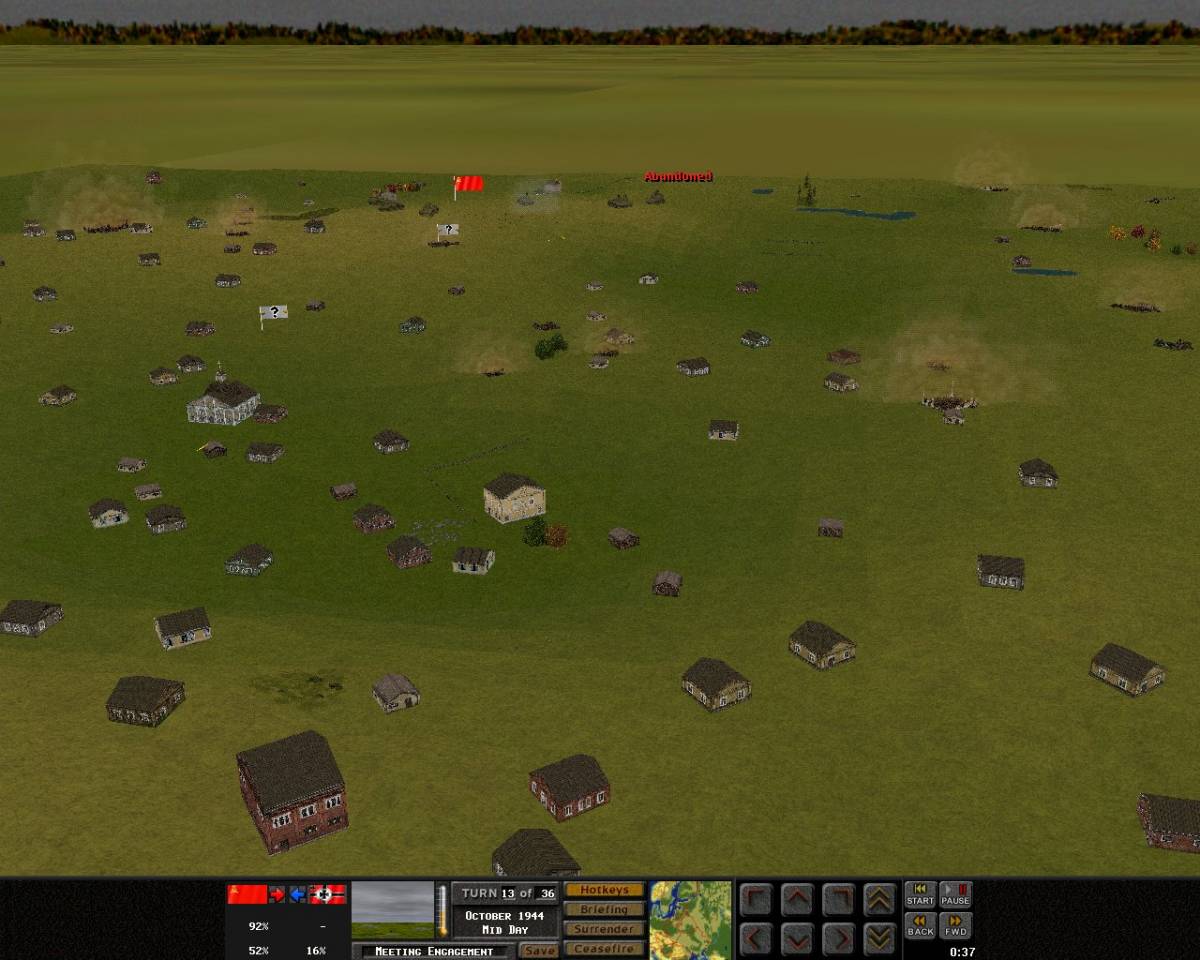Save the current game
1200x960 pixels.
[539, 951]
